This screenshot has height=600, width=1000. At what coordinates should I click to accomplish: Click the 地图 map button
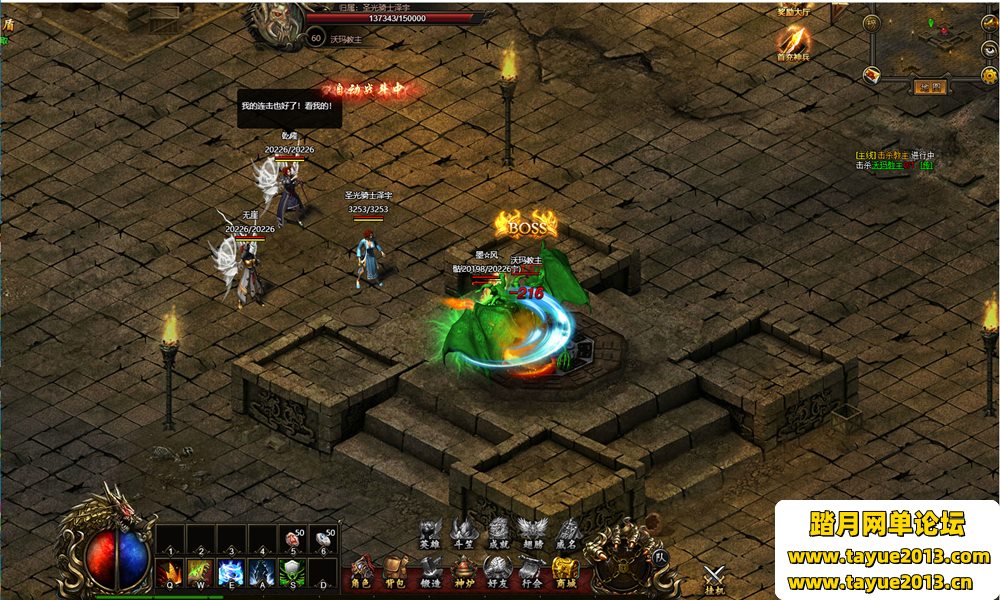click(929, 86)
